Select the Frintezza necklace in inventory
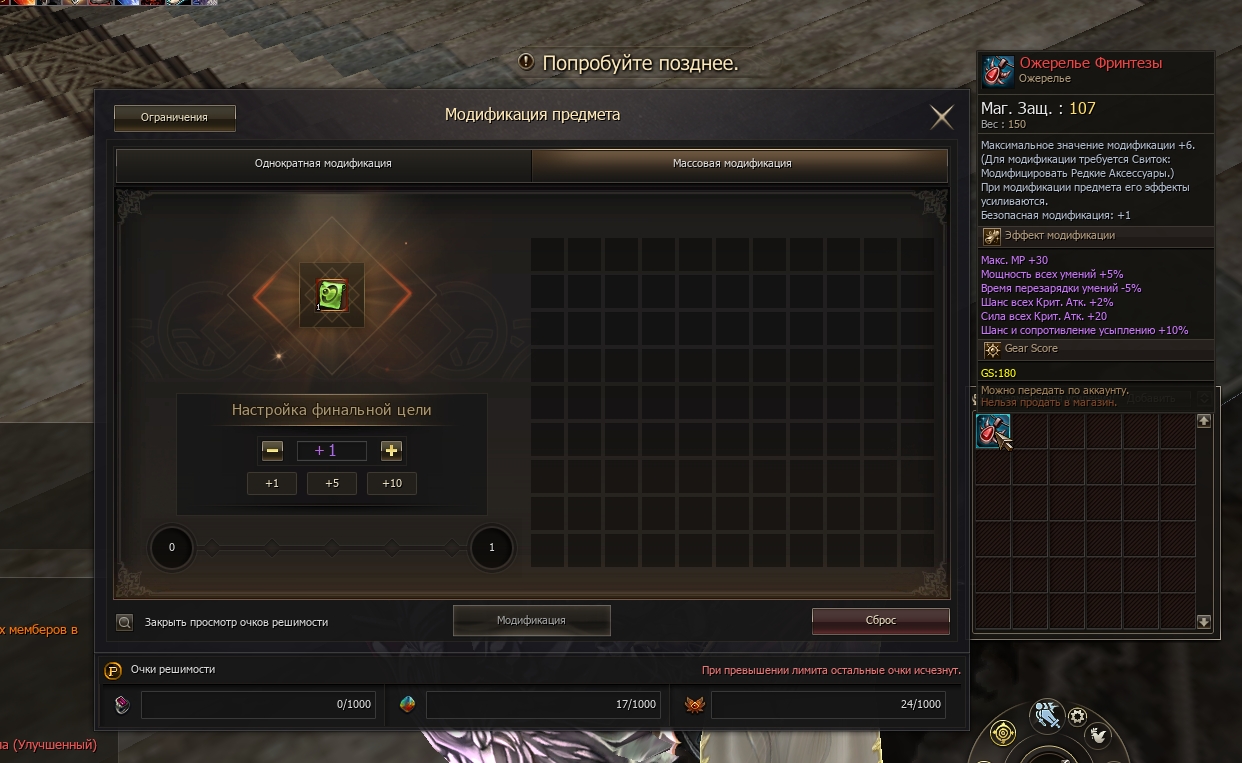This screenshot has height=763, width=1242. click(993, 432)
